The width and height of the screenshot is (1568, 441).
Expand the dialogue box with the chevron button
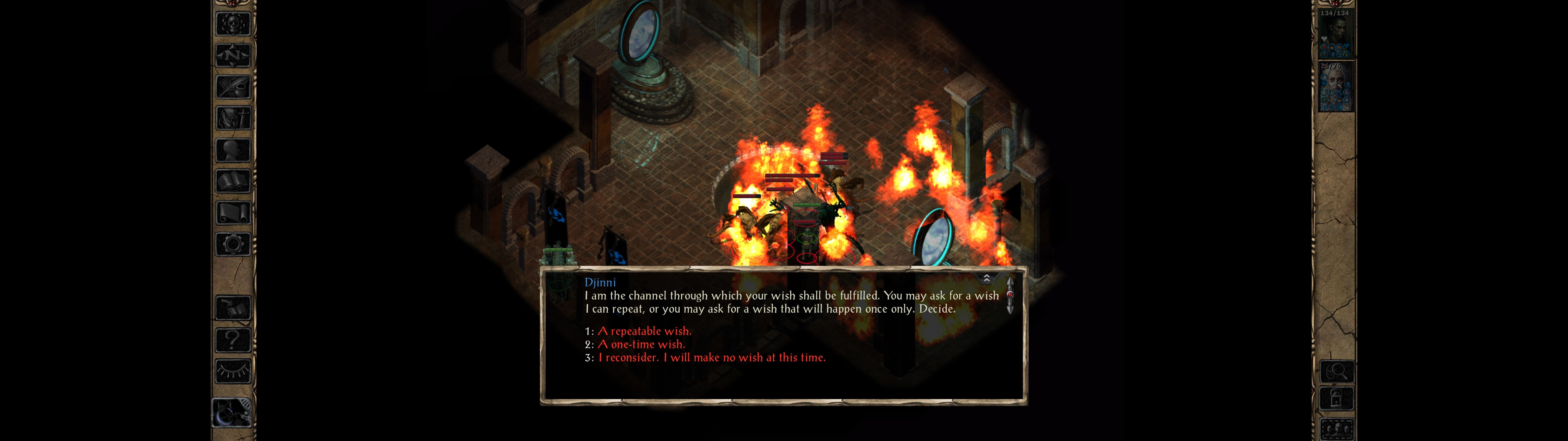click(x=987, y=278)
